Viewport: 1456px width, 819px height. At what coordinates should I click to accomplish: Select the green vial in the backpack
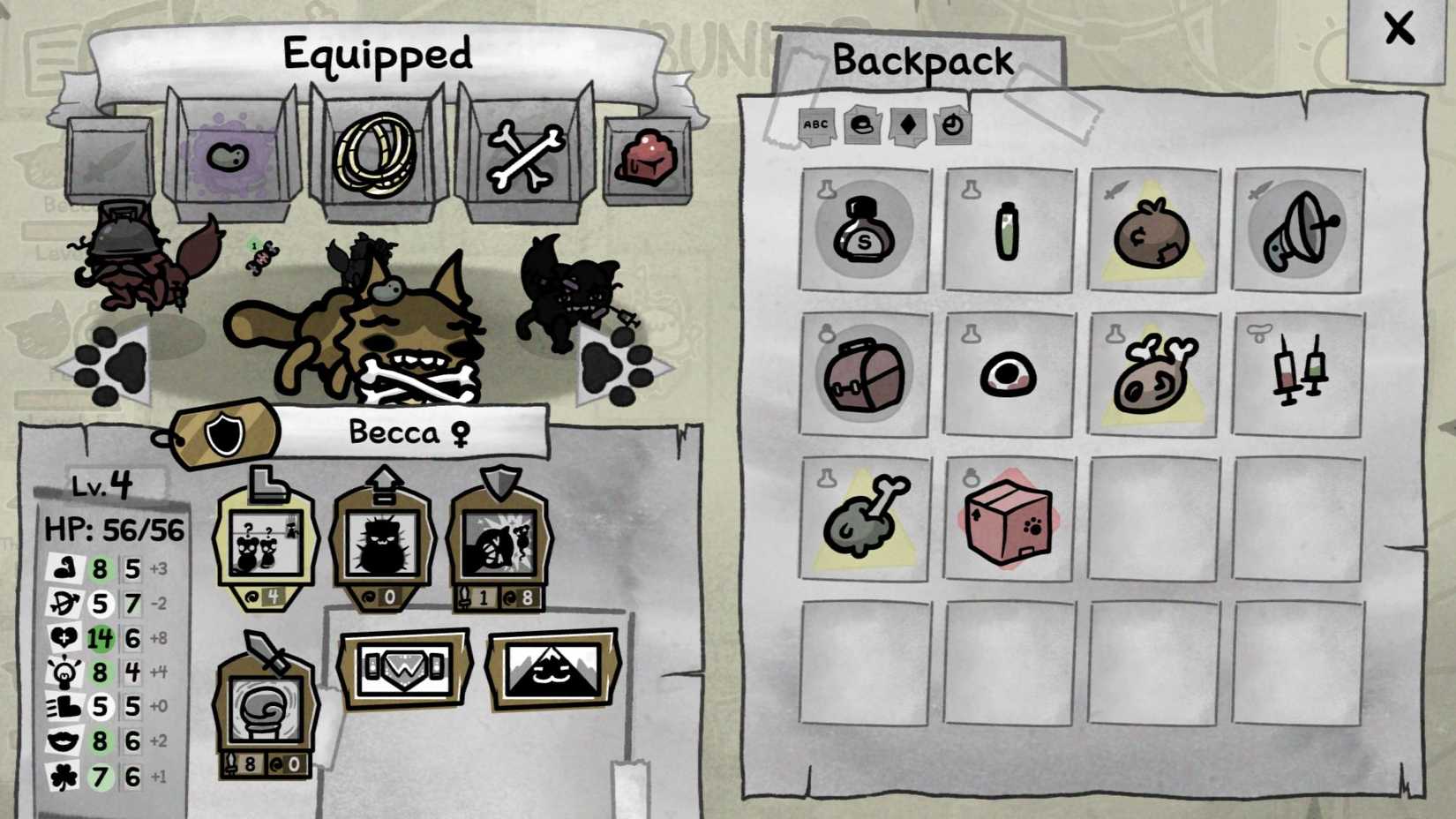[x=1006, y=231]
